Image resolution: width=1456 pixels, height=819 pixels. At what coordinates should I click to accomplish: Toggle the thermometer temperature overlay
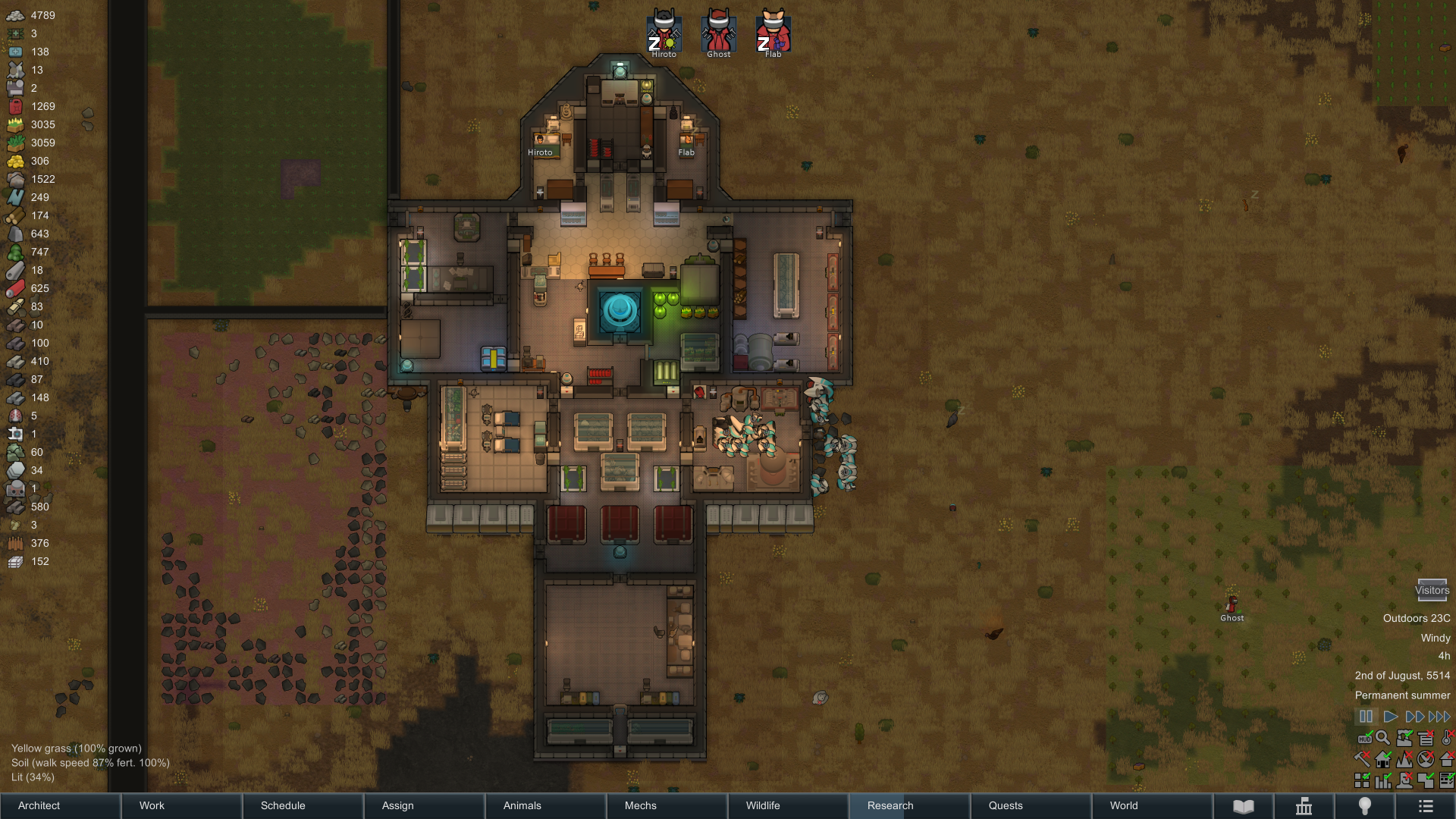tap(1447, 737)
